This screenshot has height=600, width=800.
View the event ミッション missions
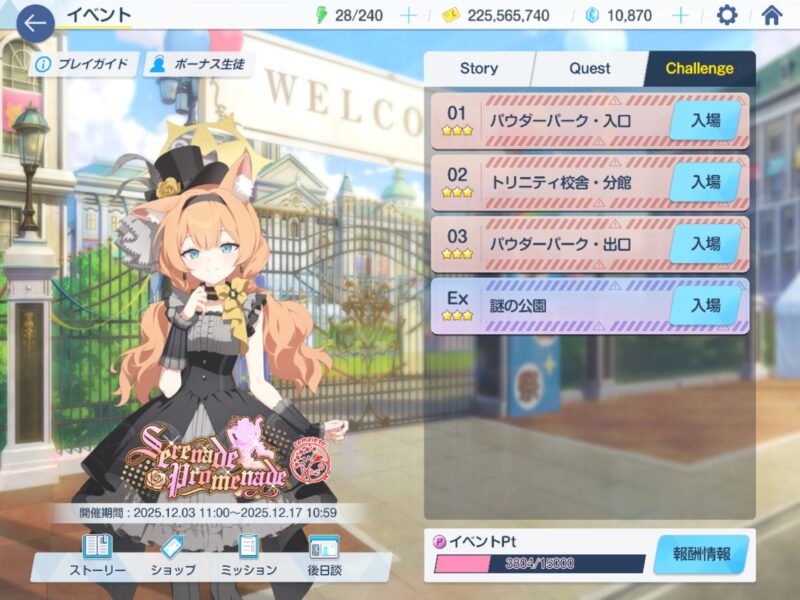tap(247, 556)
